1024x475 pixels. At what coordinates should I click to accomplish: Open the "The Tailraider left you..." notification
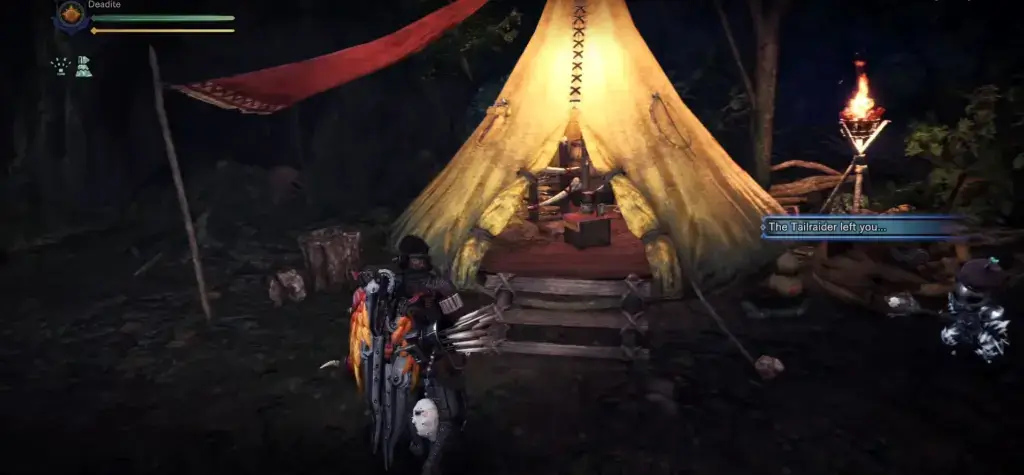(x=863, y=228)
